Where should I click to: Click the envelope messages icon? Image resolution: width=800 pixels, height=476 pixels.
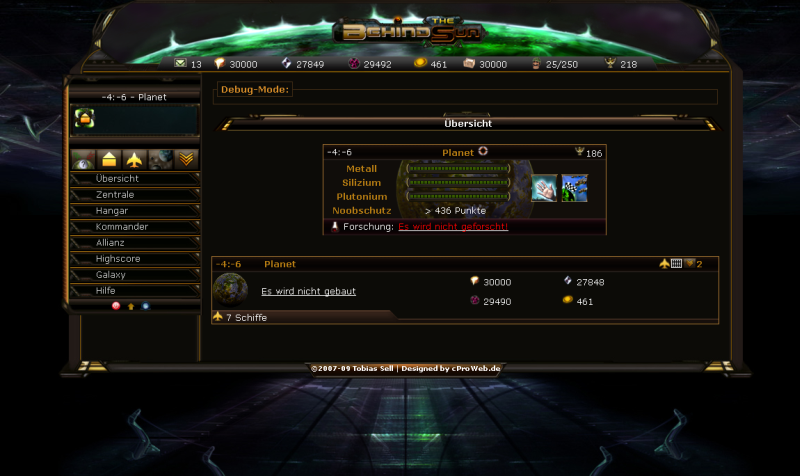coord(180,64)
